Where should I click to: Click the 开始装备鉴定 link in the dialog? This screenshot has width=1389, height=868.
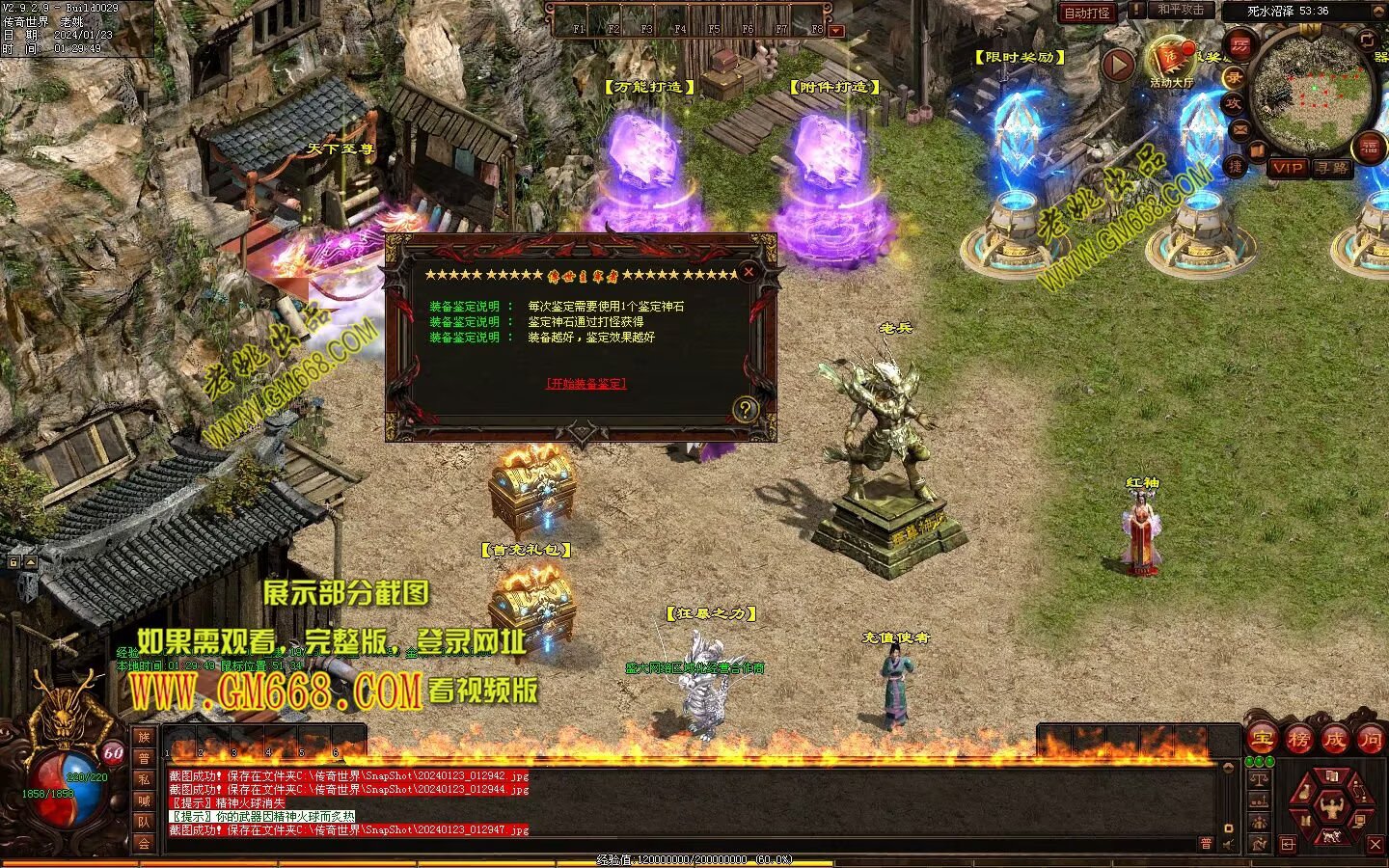tap(586, 383)
